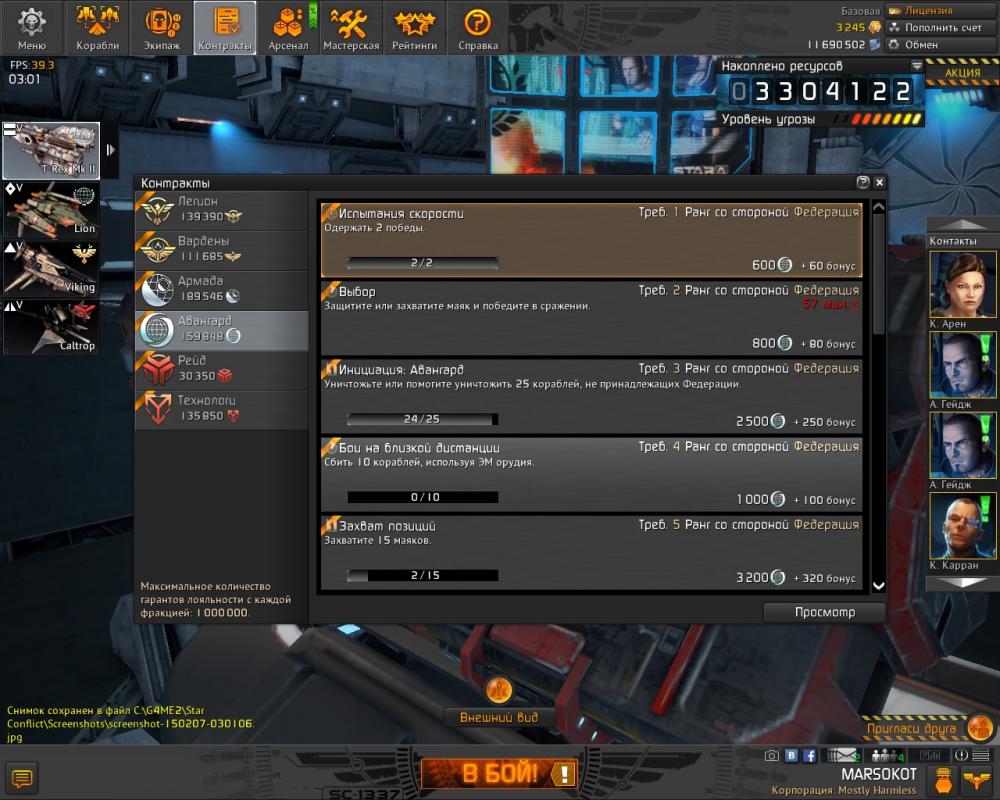The height and width of the screenshot is (800, 1000).
Task: Open the Справка help section
Action: (477, 28)
